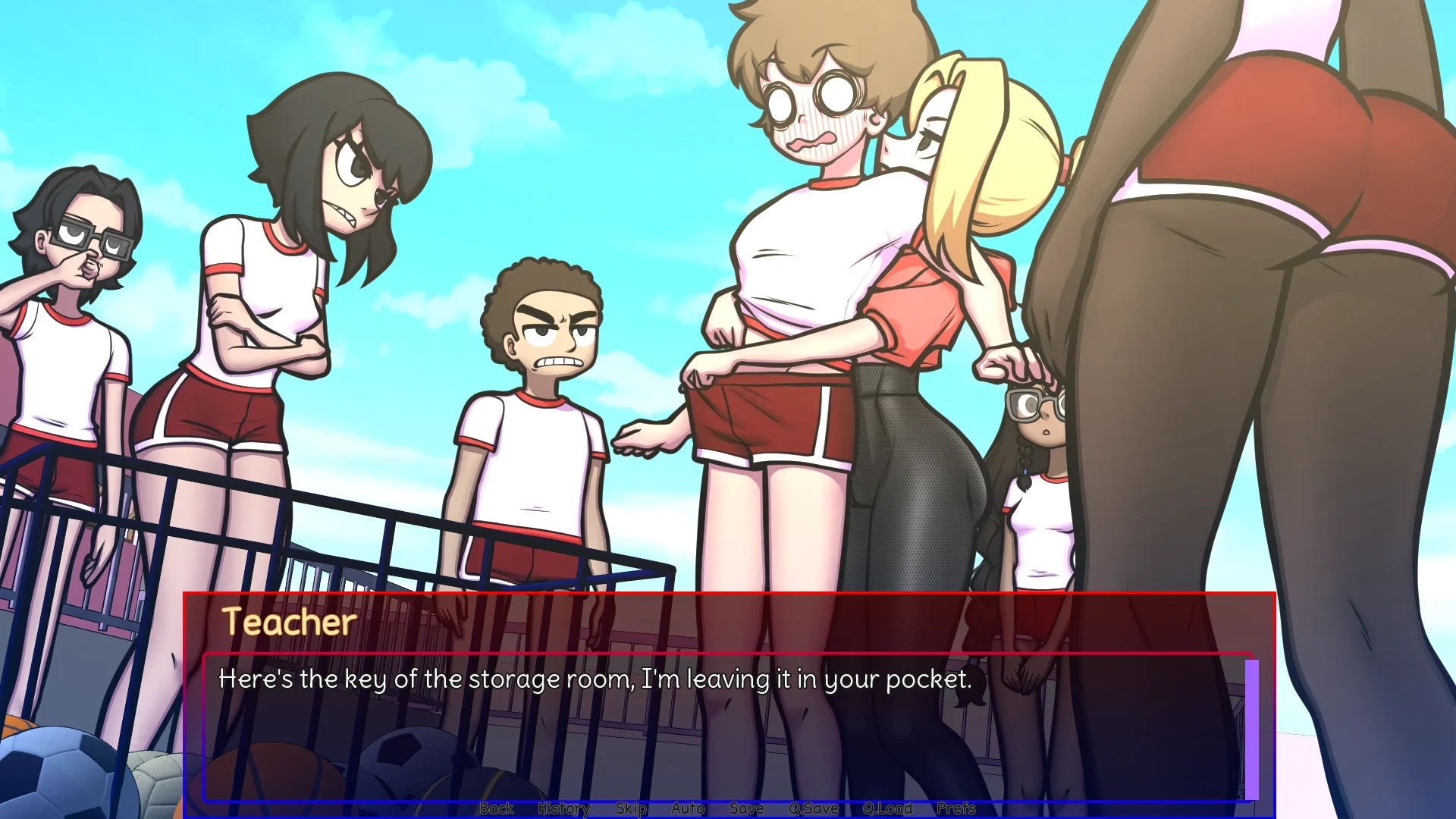This screenshot has height=819, width=1456.
Task: Toggle Skip mode for dialogue
Action: tap(631, 808)
